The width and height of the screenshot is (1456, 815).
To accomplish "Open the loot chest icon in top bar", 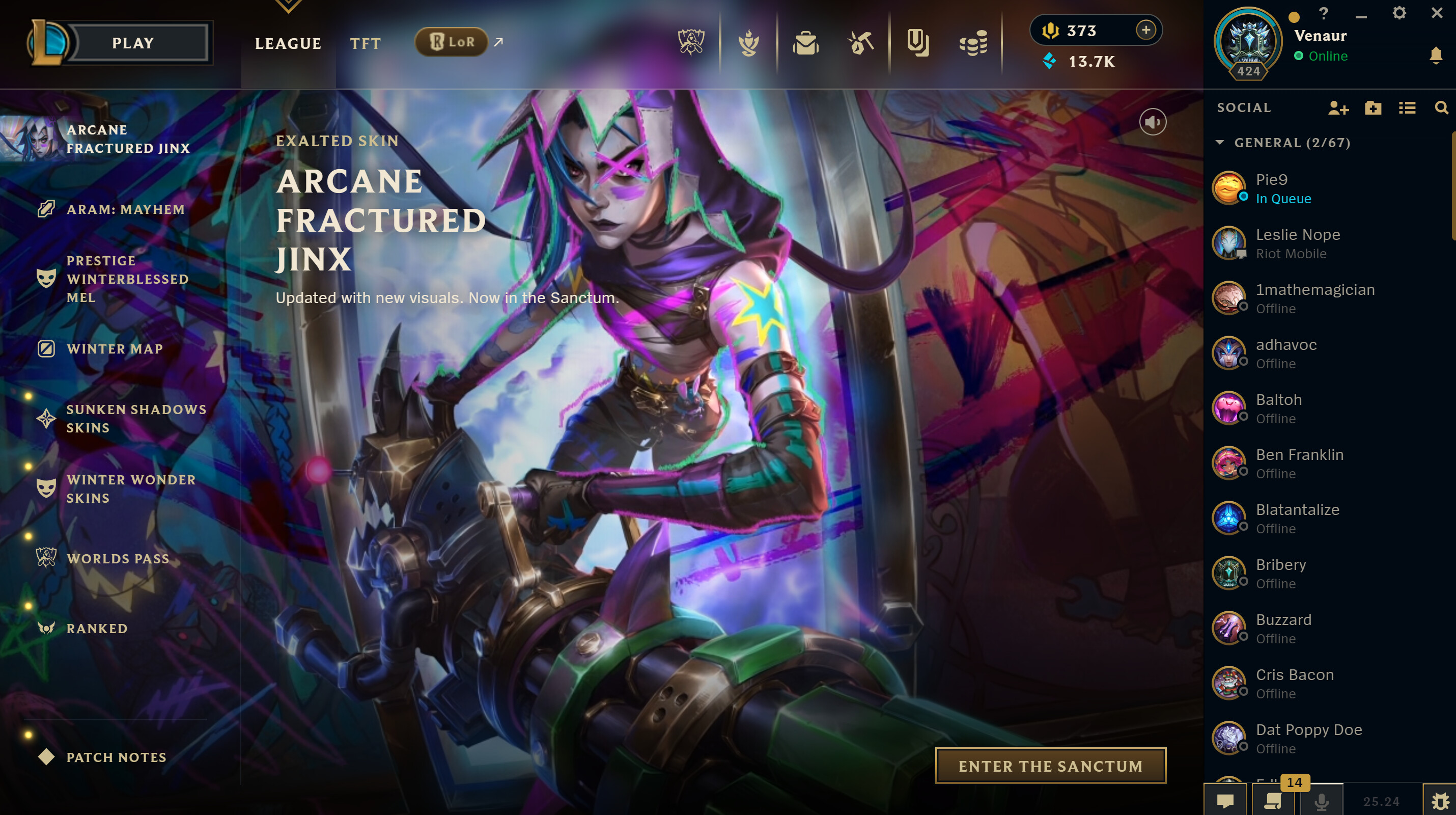I will click(805, 43).
